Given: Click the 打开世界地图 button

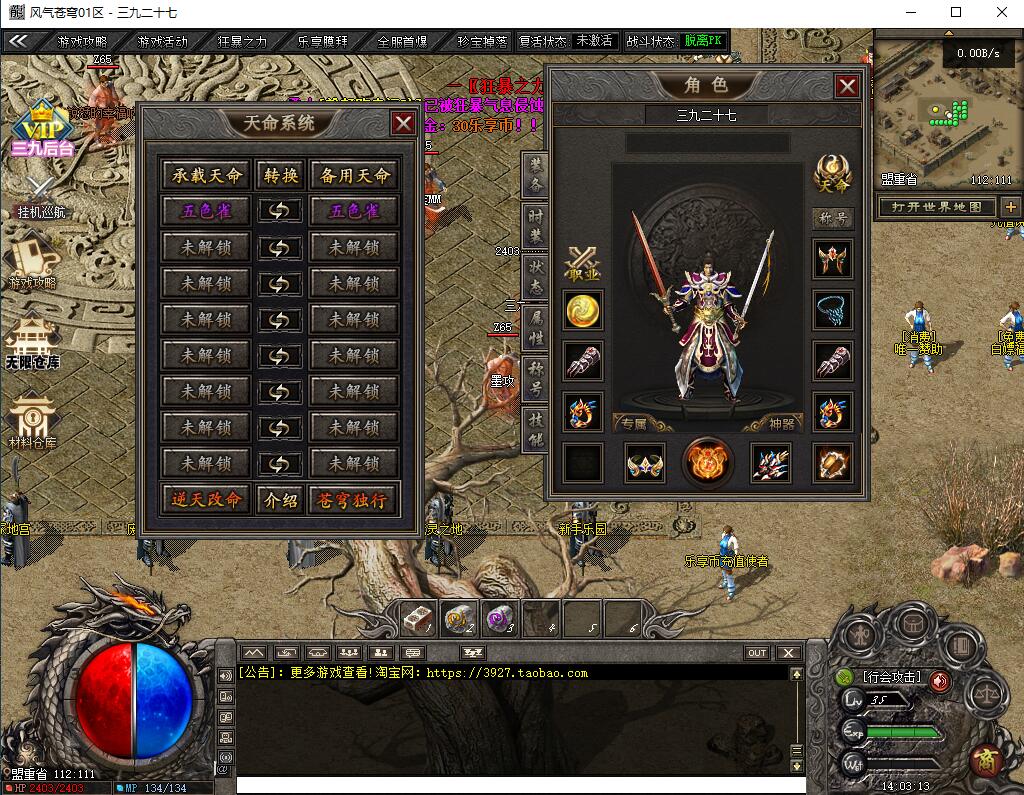Looking at the screenshot, I should (937, 207).
